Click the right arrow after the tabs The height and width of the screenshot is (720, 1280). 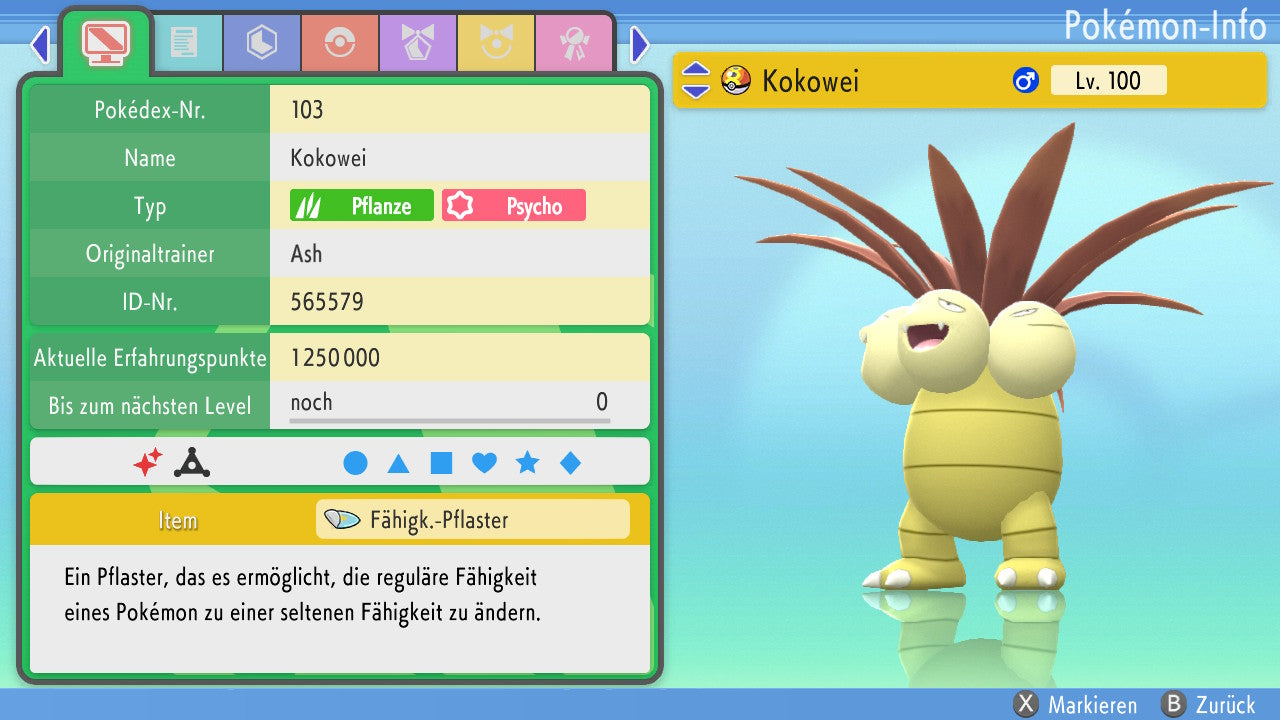point(640,44)
